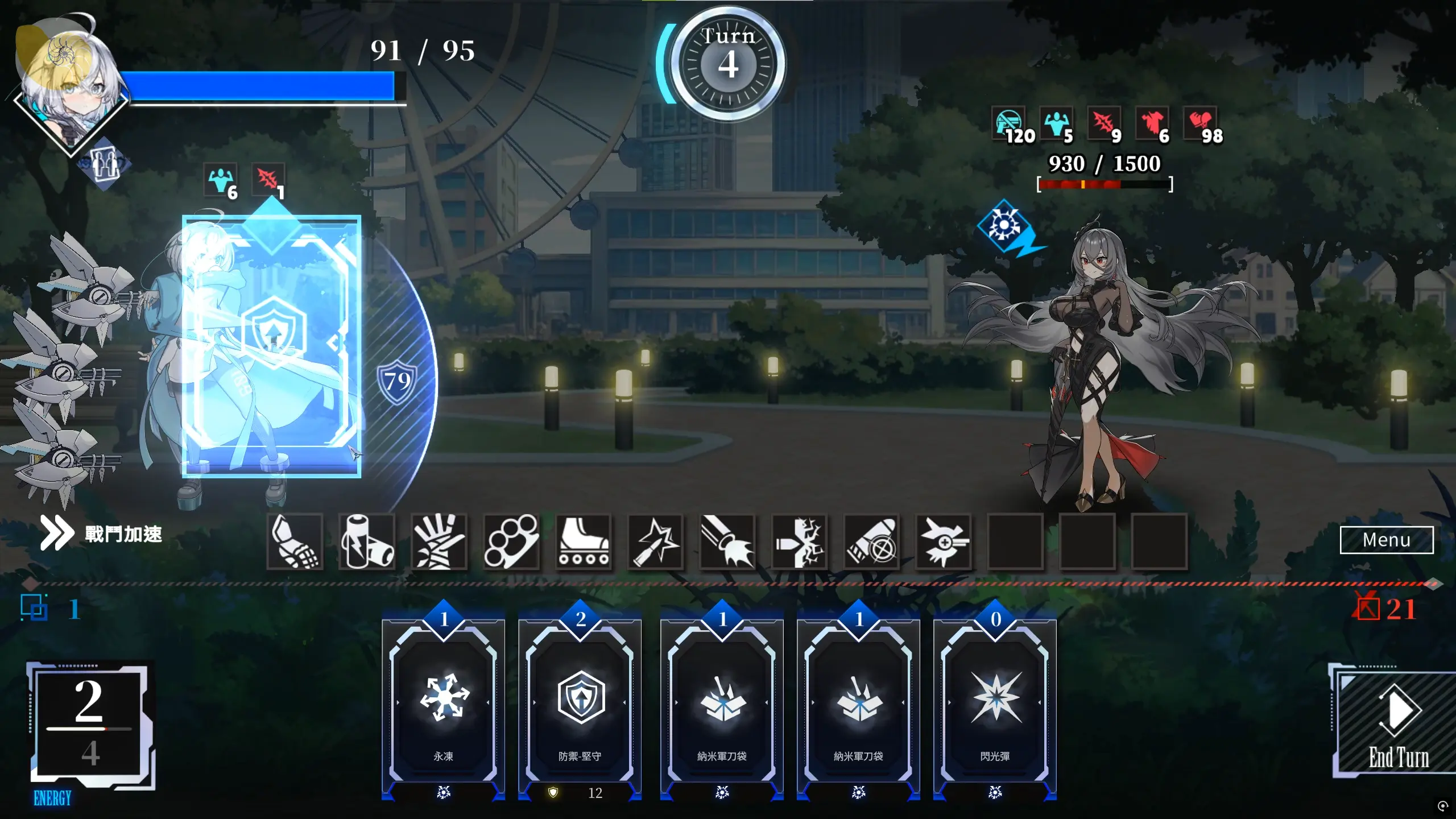This screenshot has width=1456, height=819.
Task: Check the enemy's broken heart status showing 98
Action: coord(1201,124)
